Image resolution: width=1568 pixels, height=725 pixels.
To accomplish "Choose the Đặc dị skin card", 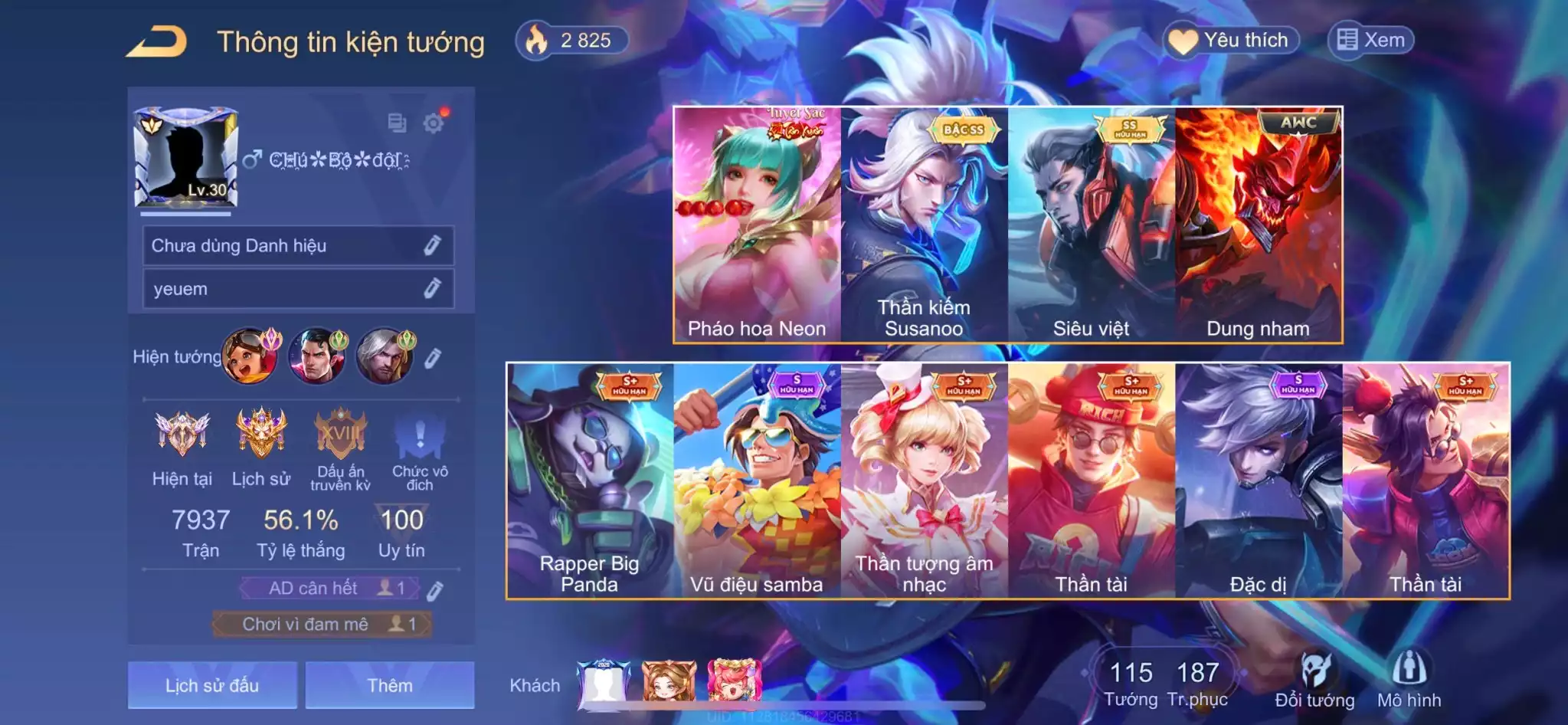I will tap(1258, 481).
